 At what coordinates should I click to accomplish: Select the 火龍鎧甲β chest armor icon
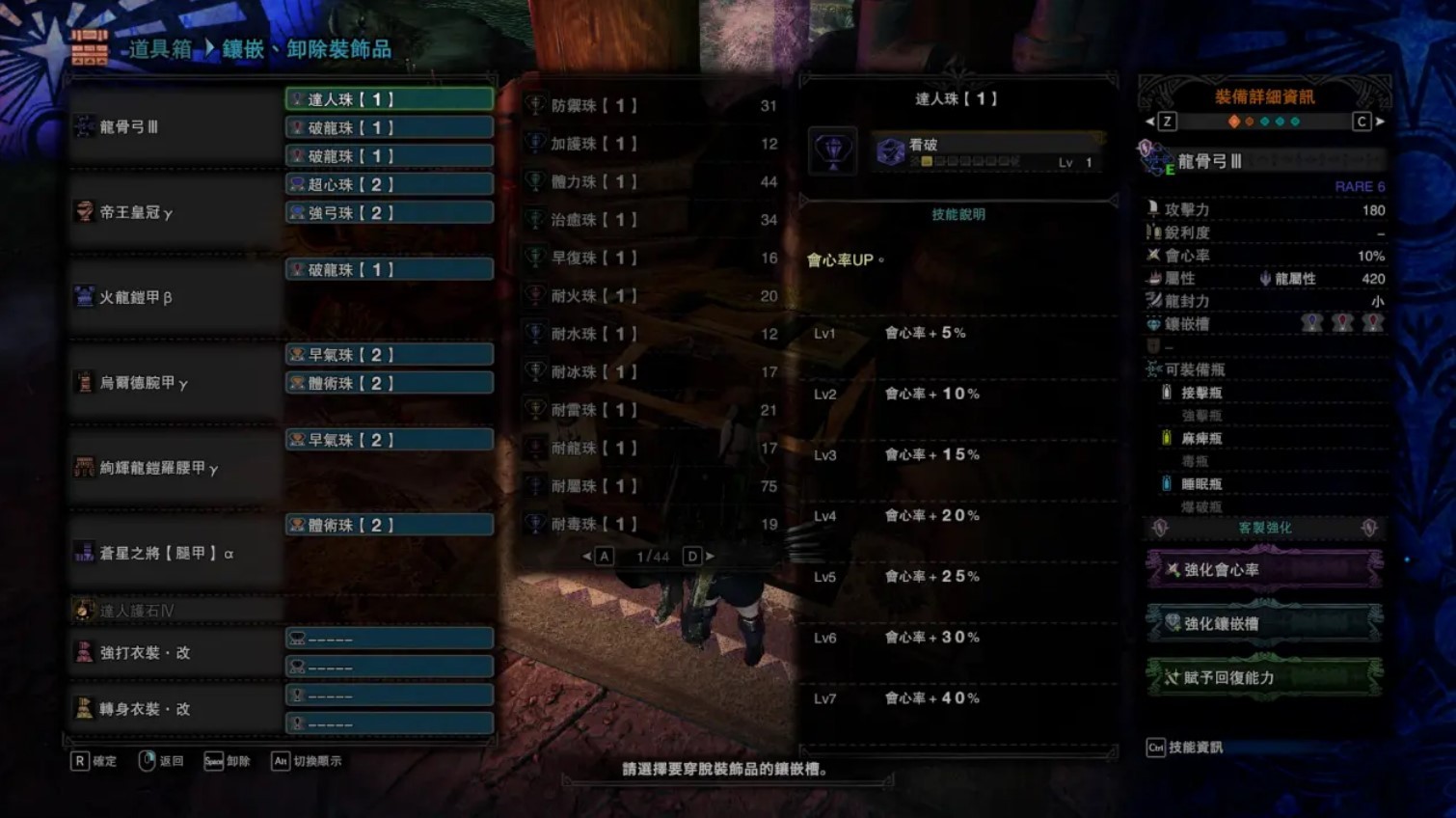[x=85, y=297]
